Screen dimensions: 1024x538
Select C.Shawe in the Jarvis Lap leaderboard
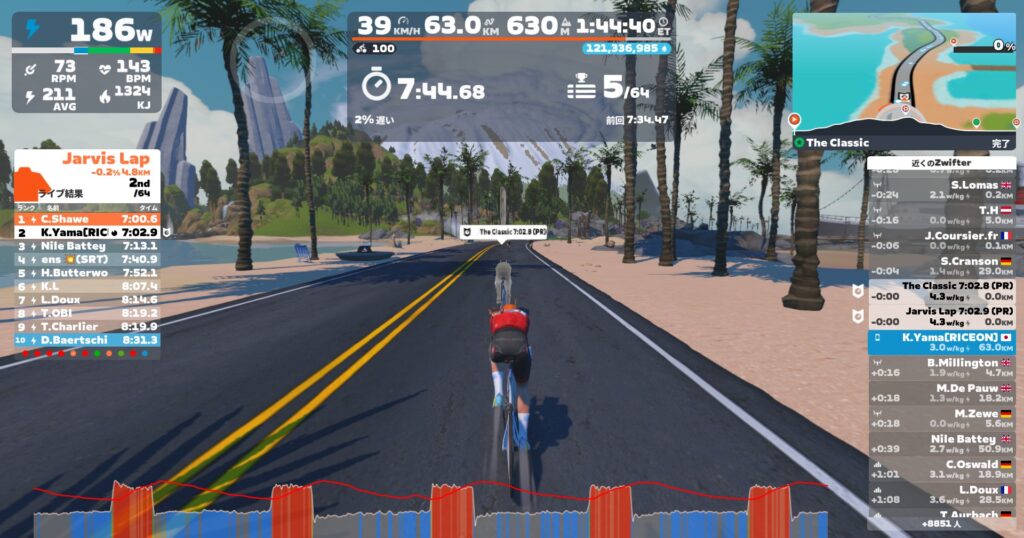[85, 219]
